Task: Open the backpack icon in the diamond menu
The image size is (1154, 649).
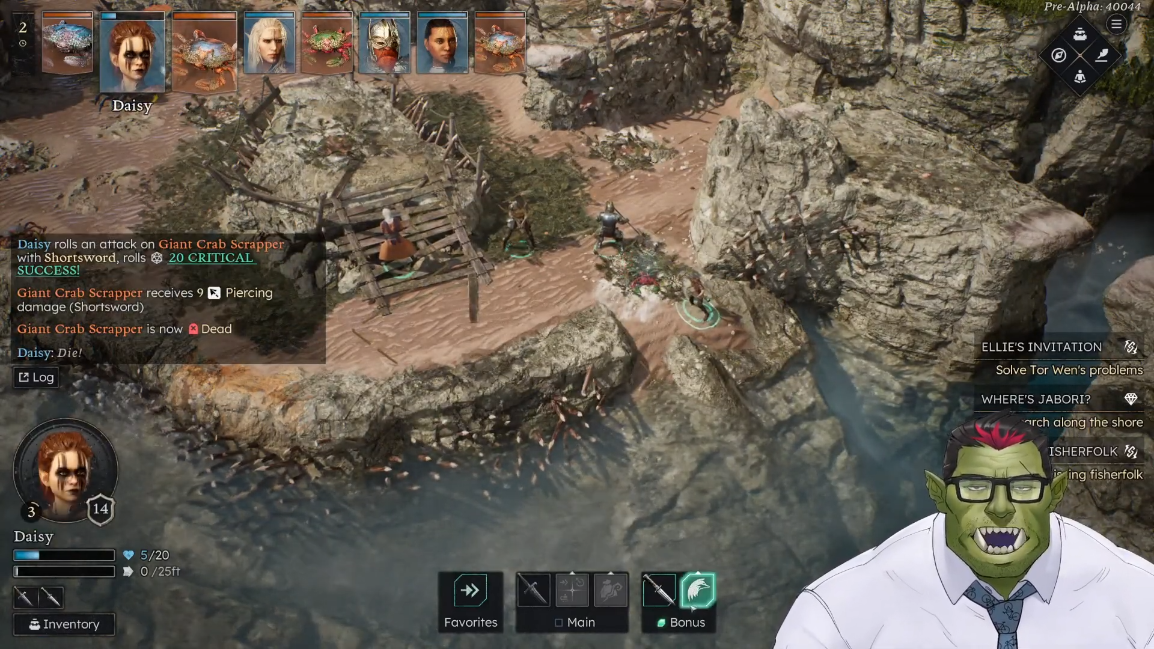Action: point(1080,35)
